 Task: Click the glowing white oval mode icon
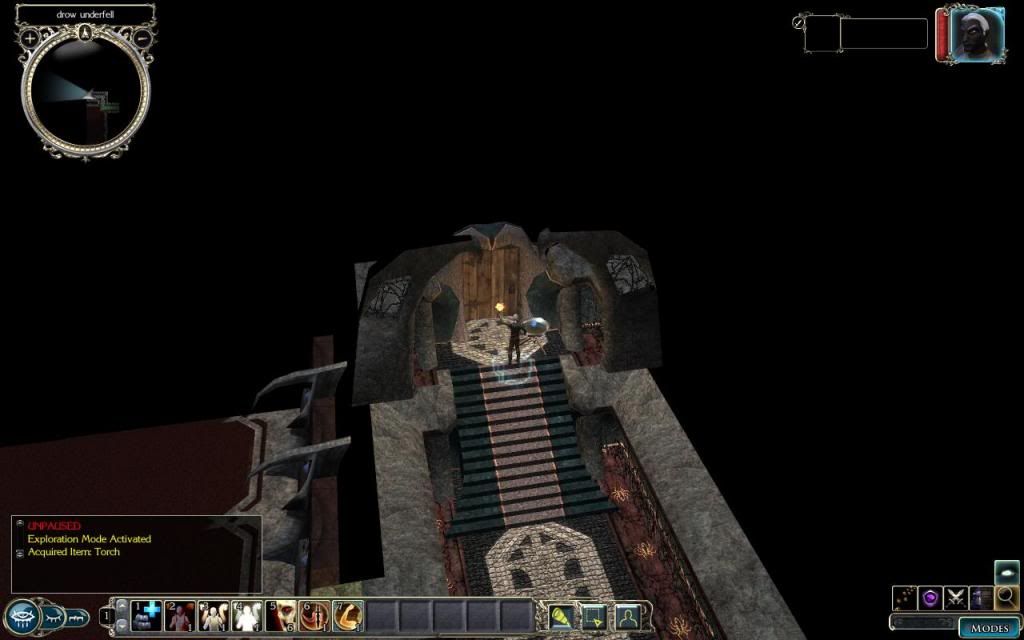tap(1007, 572)
